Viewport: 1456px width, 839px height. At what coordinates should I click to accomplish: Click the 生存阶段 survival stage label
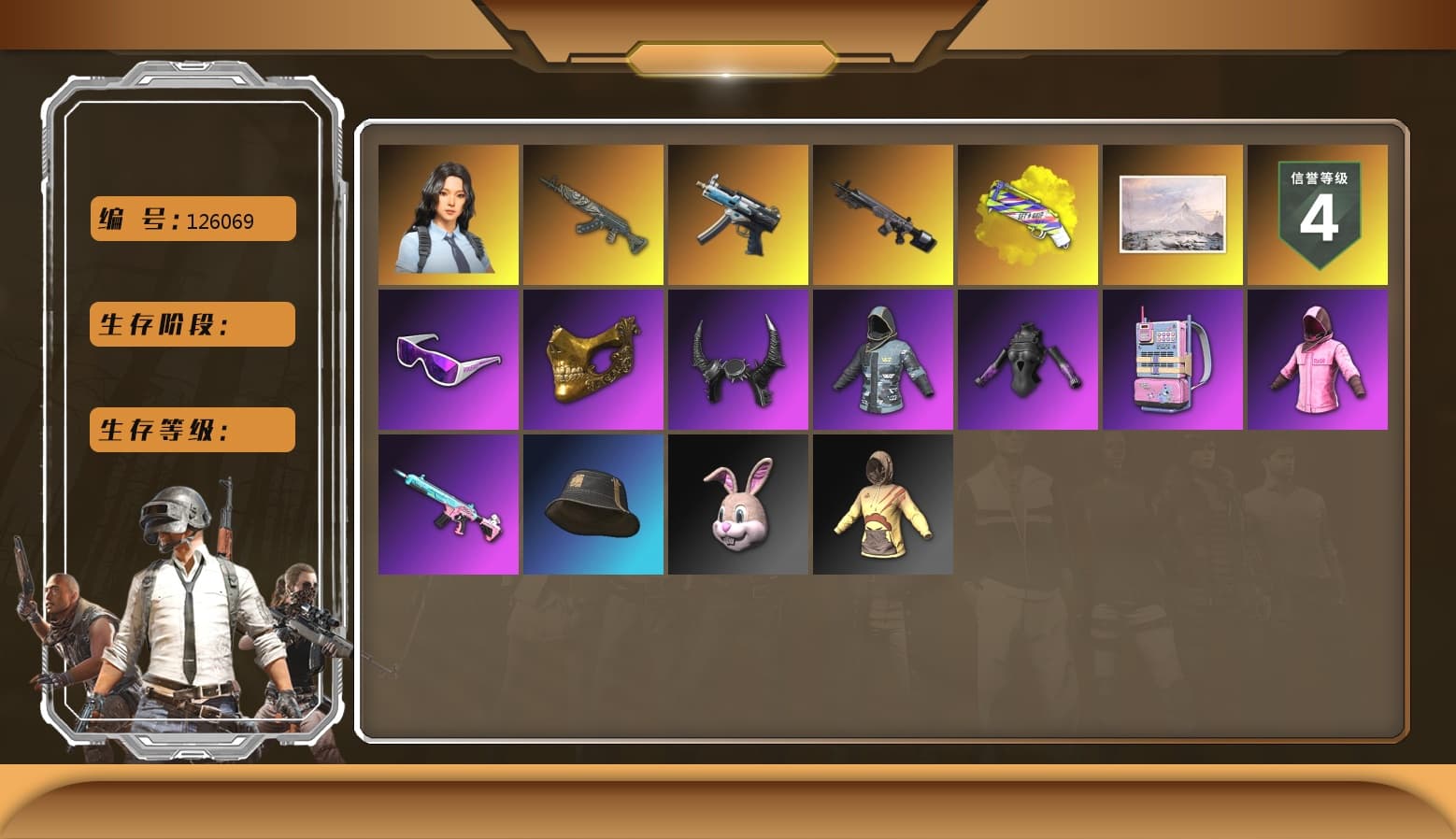(x=192, y=324)
